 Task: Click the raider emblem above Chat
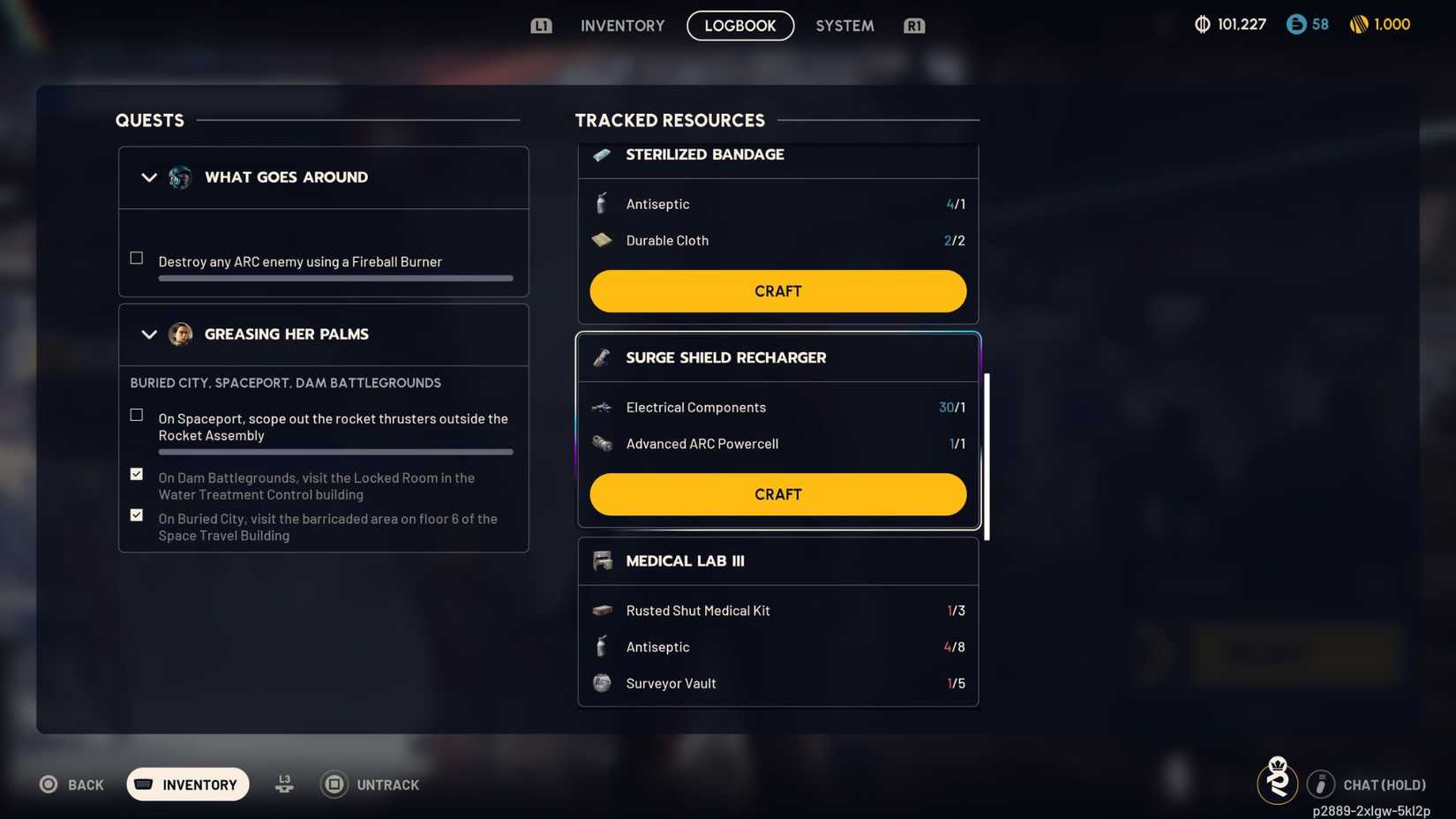click(1277, 779)
